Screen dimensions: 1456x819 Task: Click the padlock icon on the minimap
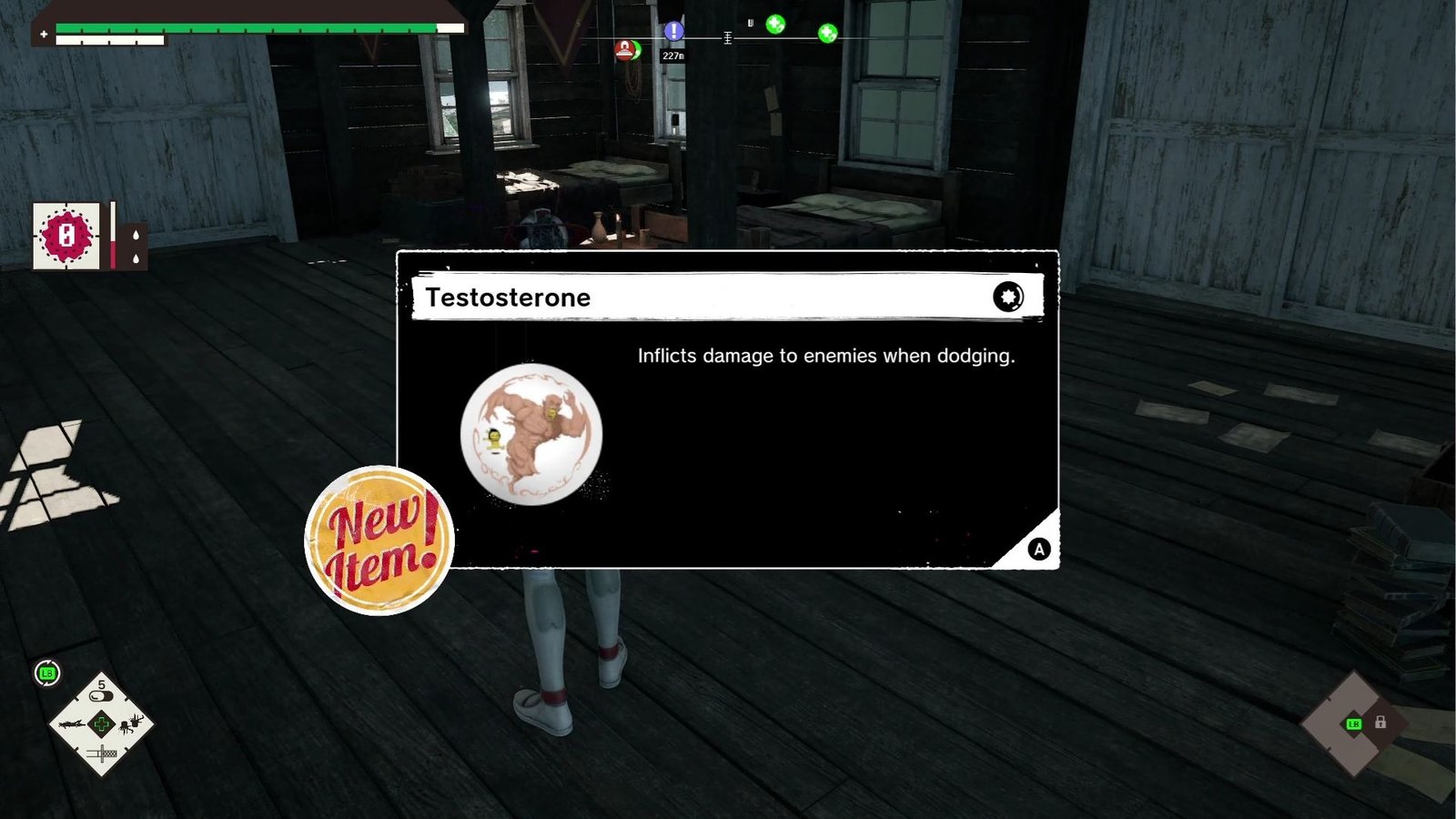coord(1380,722)
